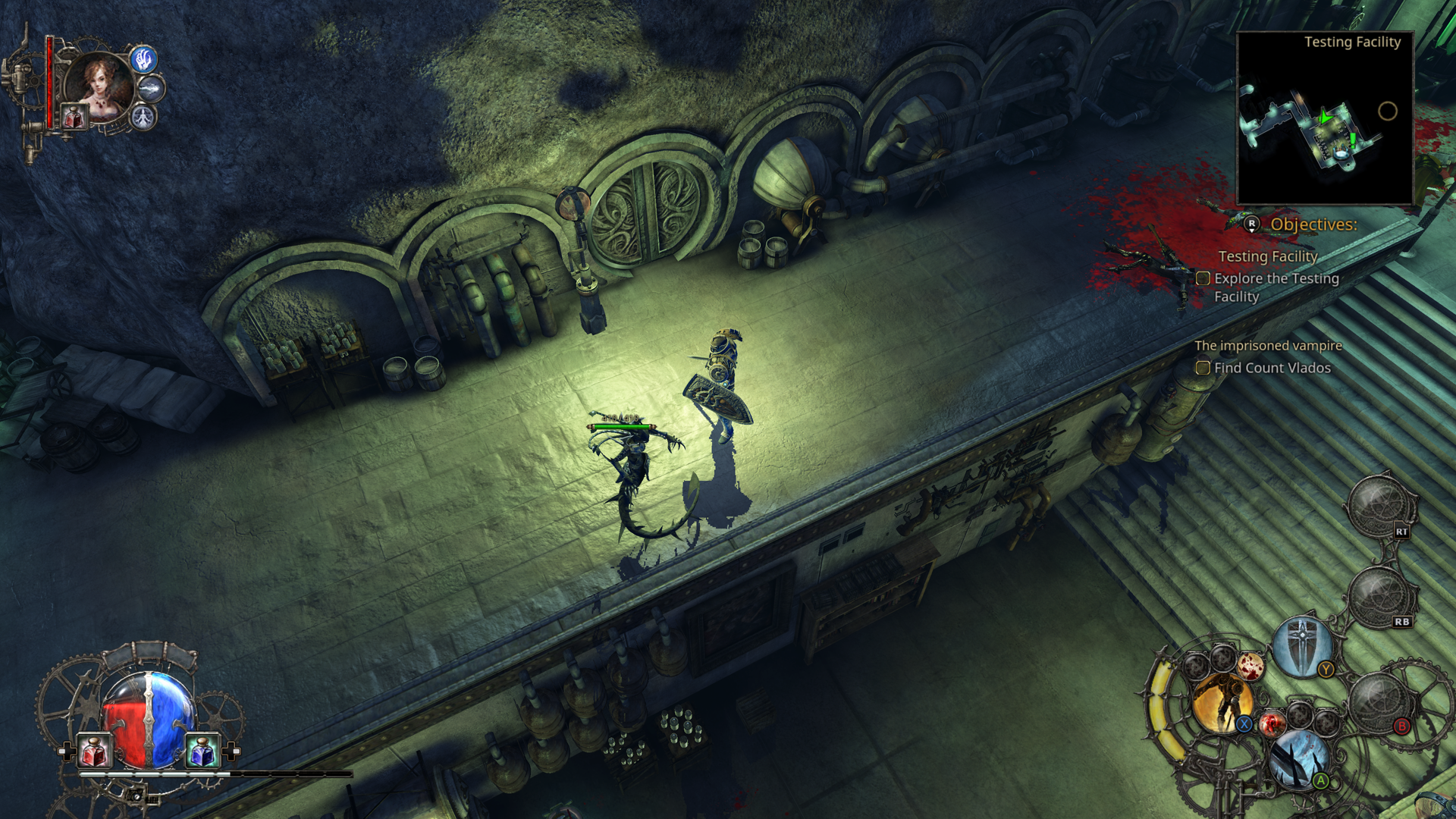Activate the blue shield skill
Image resolution: width=1456 pixels, height=819 pixels.
(1302, 646)
